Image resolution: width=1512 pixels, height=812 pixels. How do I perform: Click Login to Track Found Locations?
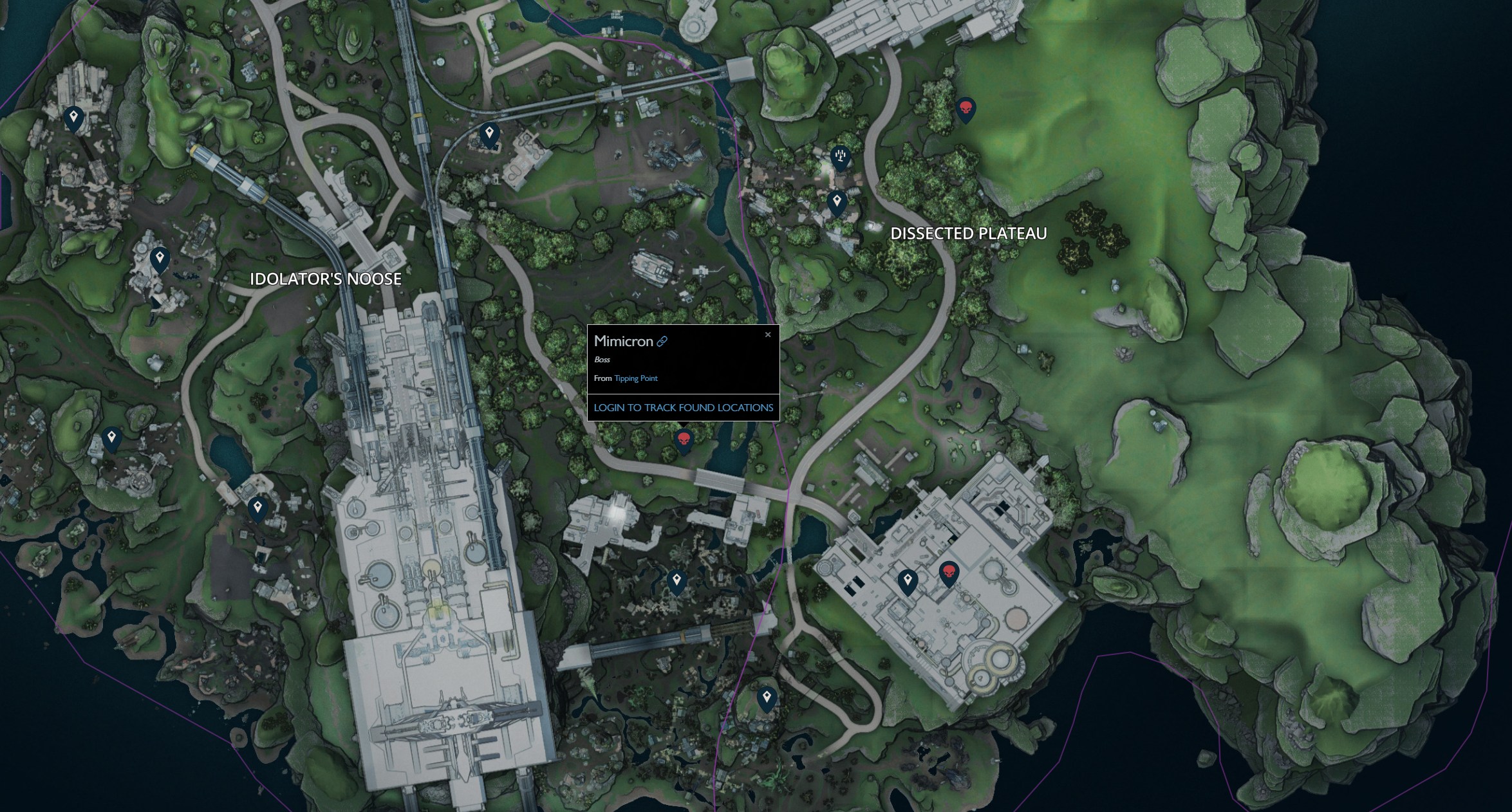click(x=683, y=407)
